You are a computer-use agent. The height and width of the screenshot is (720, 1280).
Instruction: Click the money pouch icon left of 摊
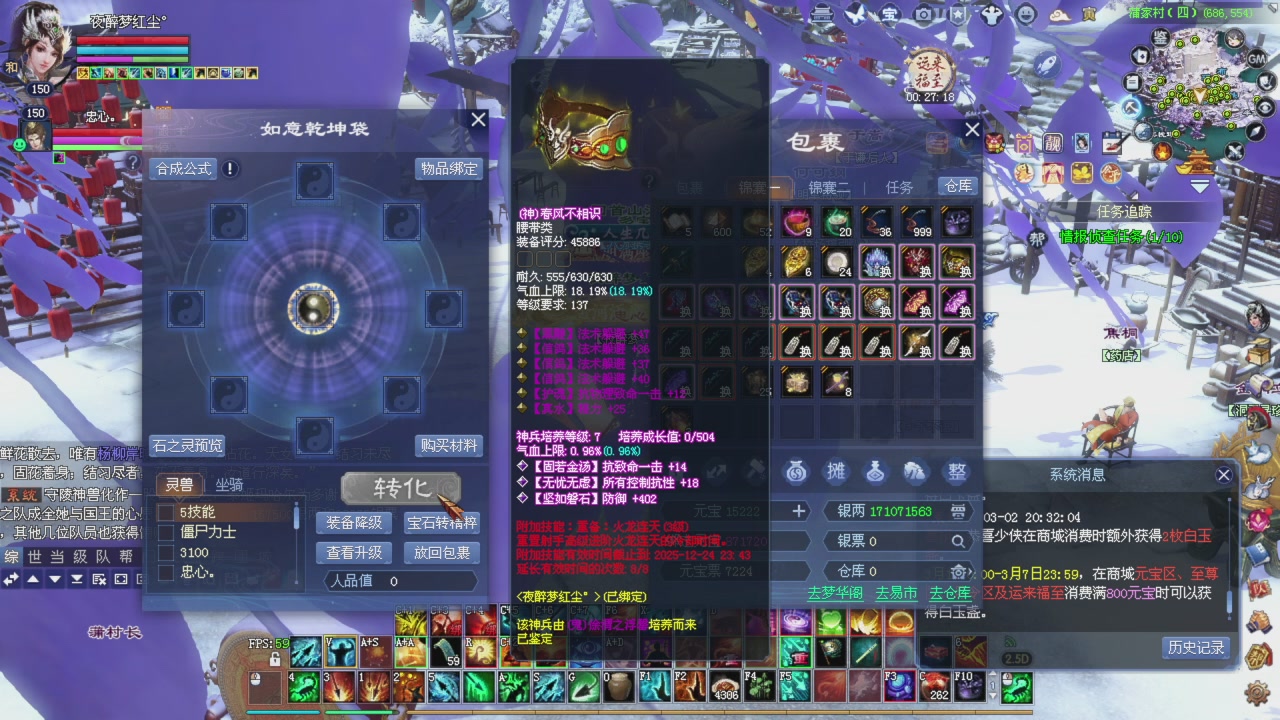point(796,472)
